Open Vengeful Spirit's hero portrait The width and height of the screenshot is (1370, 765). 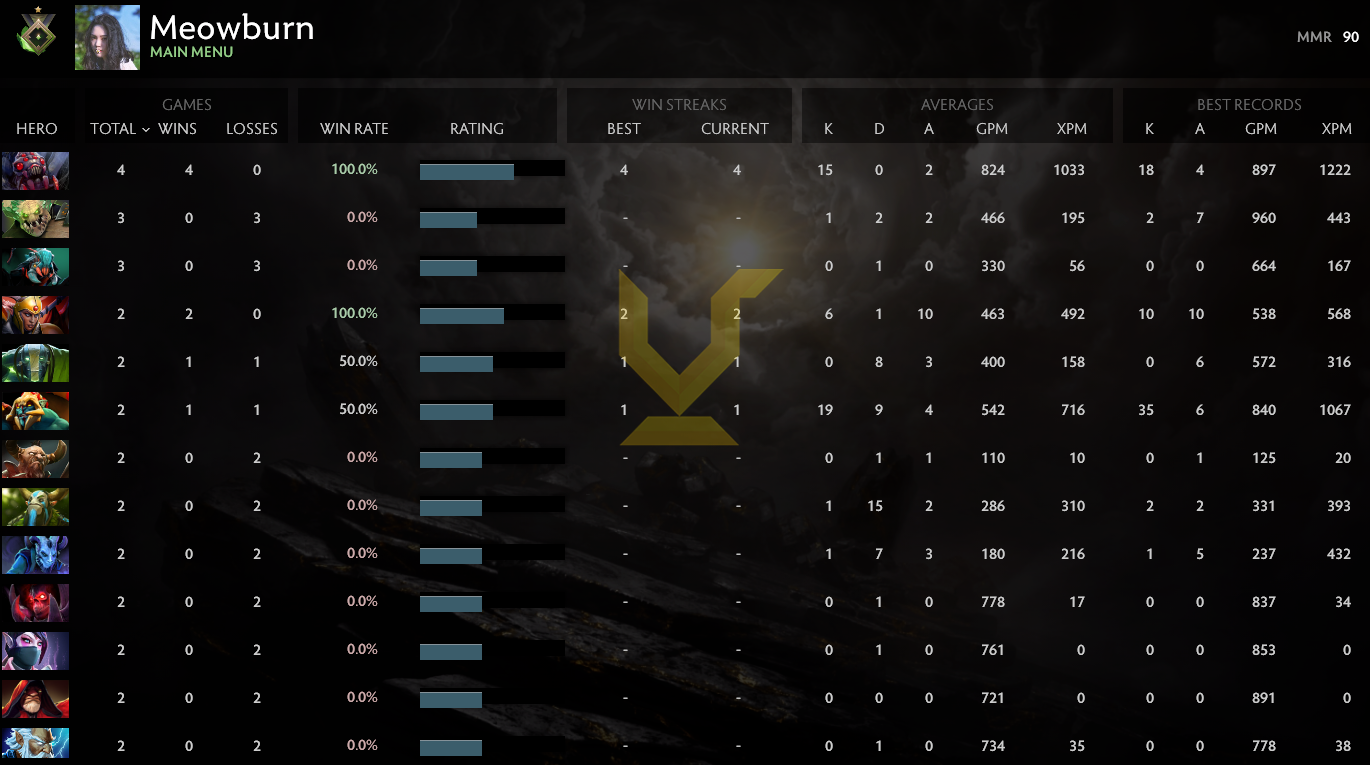tap(36, 554)
